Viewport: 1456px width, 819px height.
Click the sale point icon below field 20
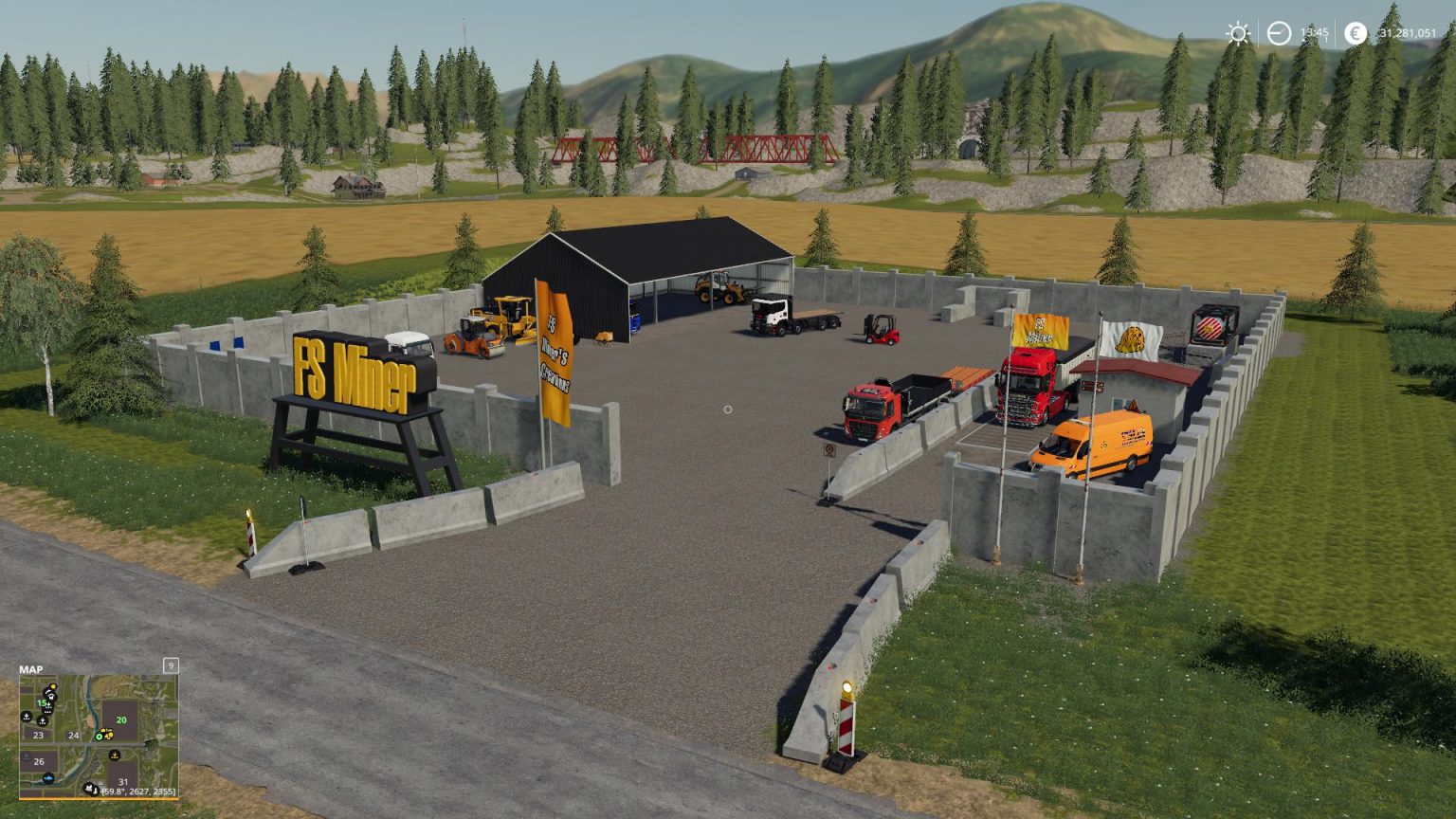pos(115,755)
